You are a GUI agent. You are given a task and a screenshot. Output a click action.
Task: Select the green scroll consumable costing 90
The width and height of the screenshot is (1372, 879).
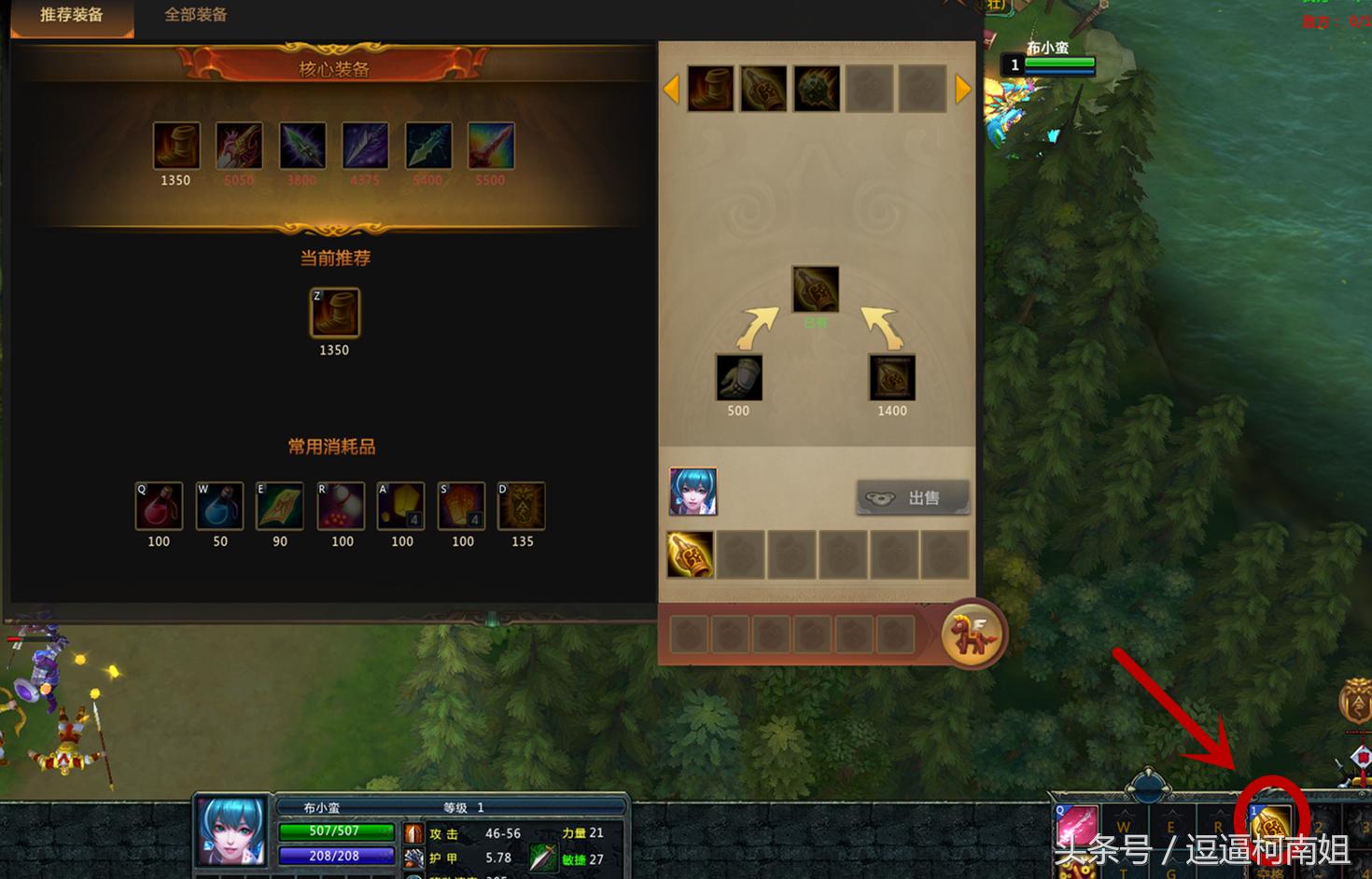pyautogui.click(x=280, y=506)
